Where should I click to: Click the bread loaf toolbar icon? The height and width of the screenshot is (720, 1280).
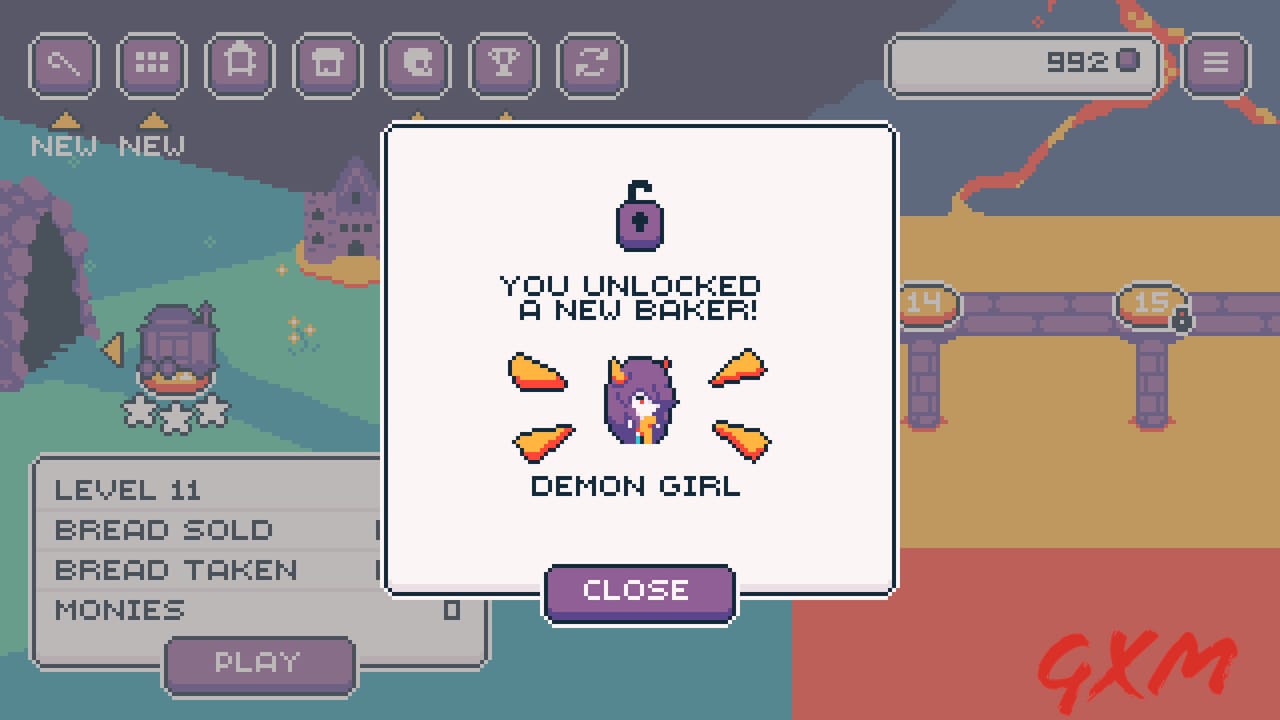[327, 63]
